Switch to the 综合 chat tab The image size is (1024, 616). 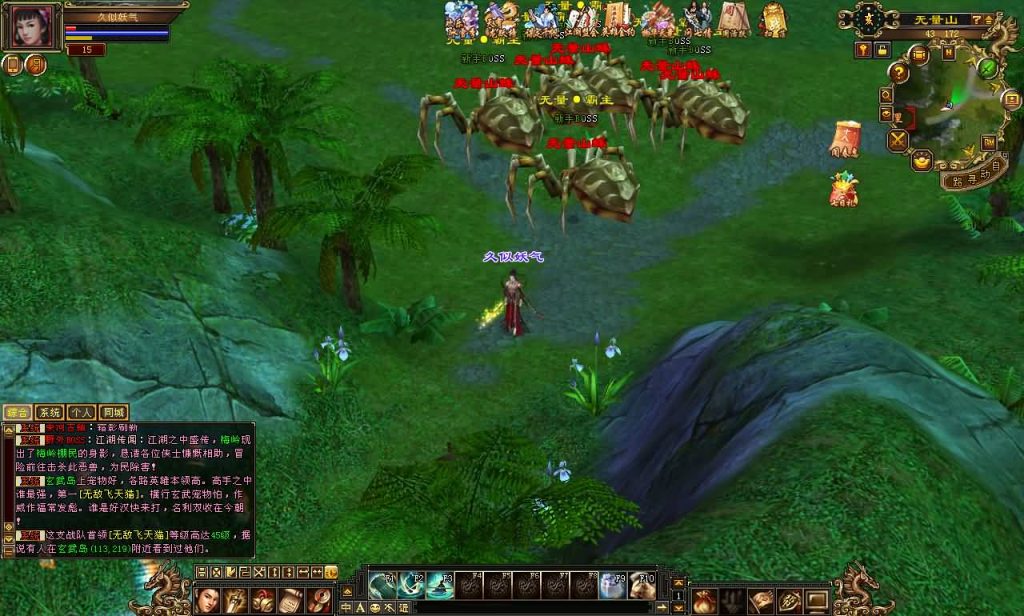pos(17,412)
